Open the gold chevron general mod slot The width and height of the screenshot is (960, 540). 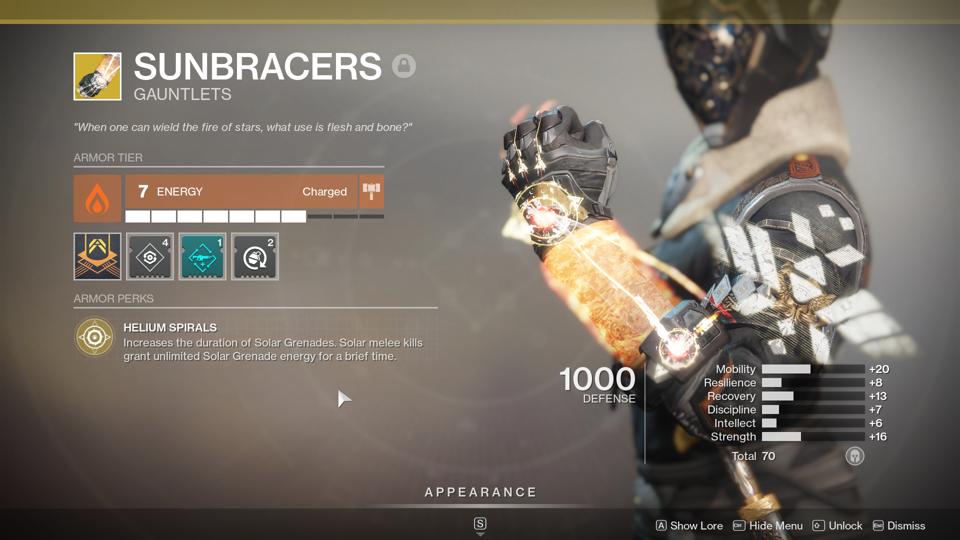click(97, 257)
